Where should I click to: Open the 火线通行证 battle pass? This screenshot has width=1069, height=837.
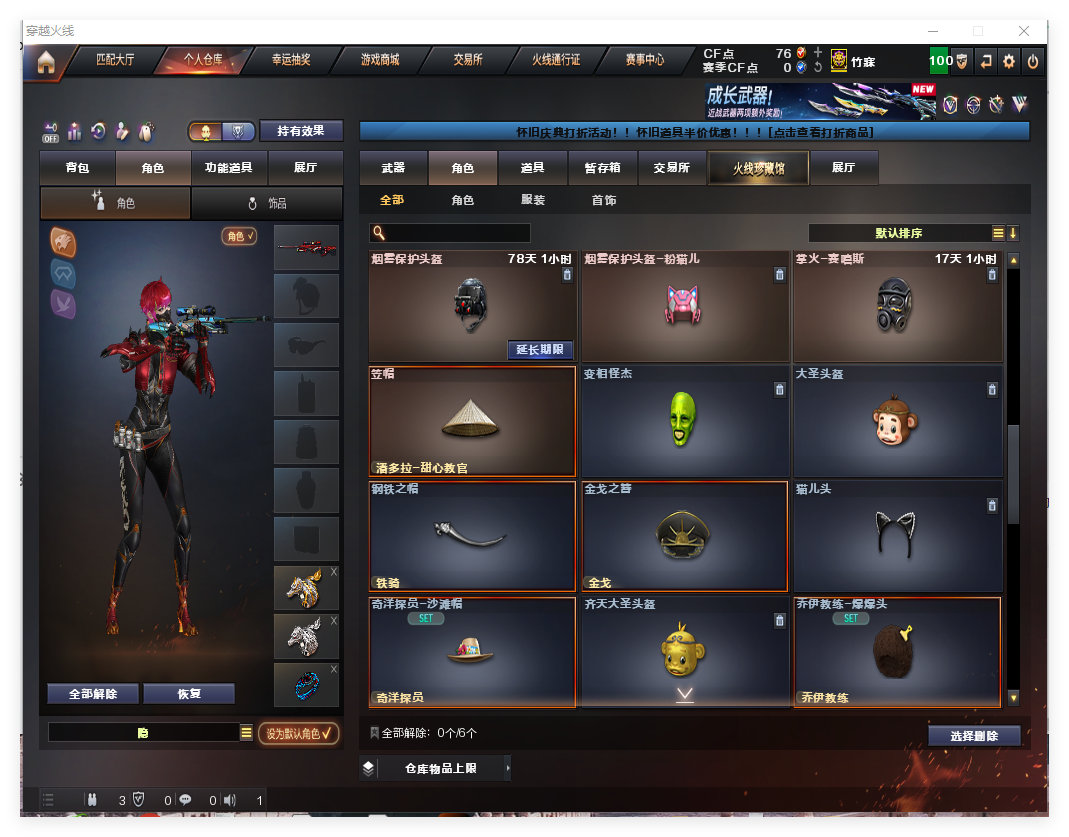[x=556, y=60]
